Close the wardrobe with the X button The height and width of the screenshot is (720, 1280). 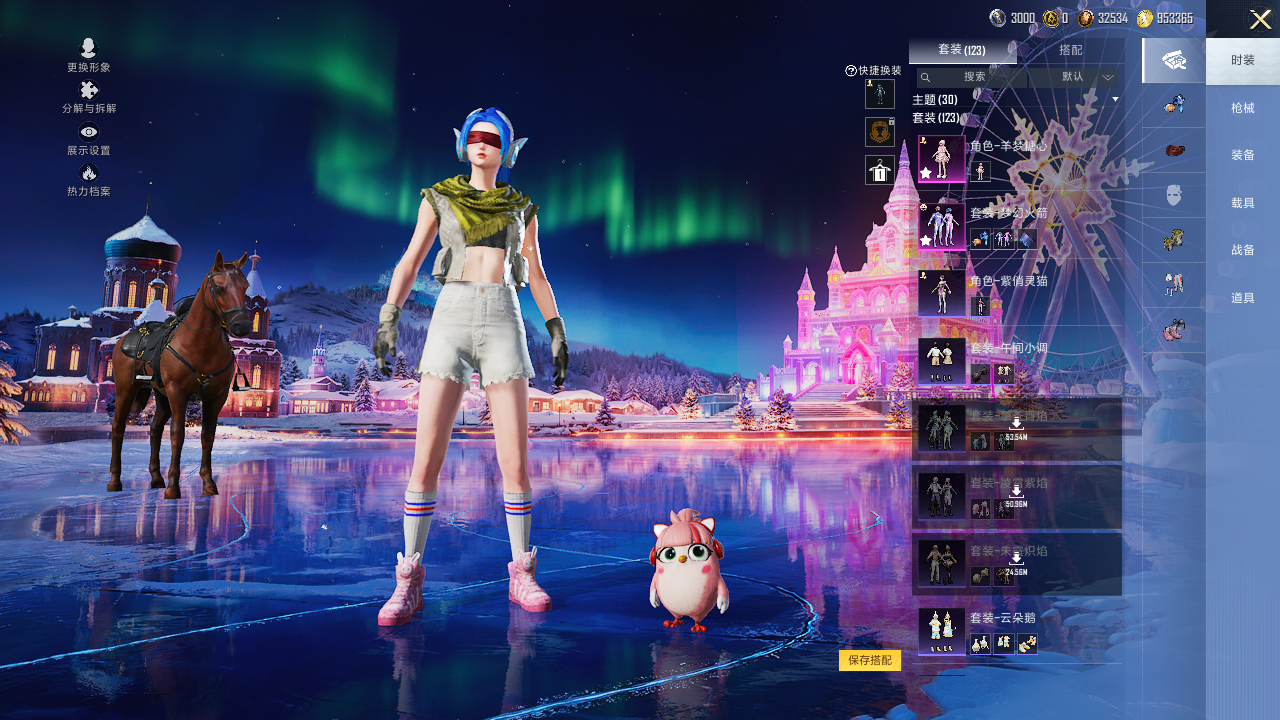coord(1260,19)
